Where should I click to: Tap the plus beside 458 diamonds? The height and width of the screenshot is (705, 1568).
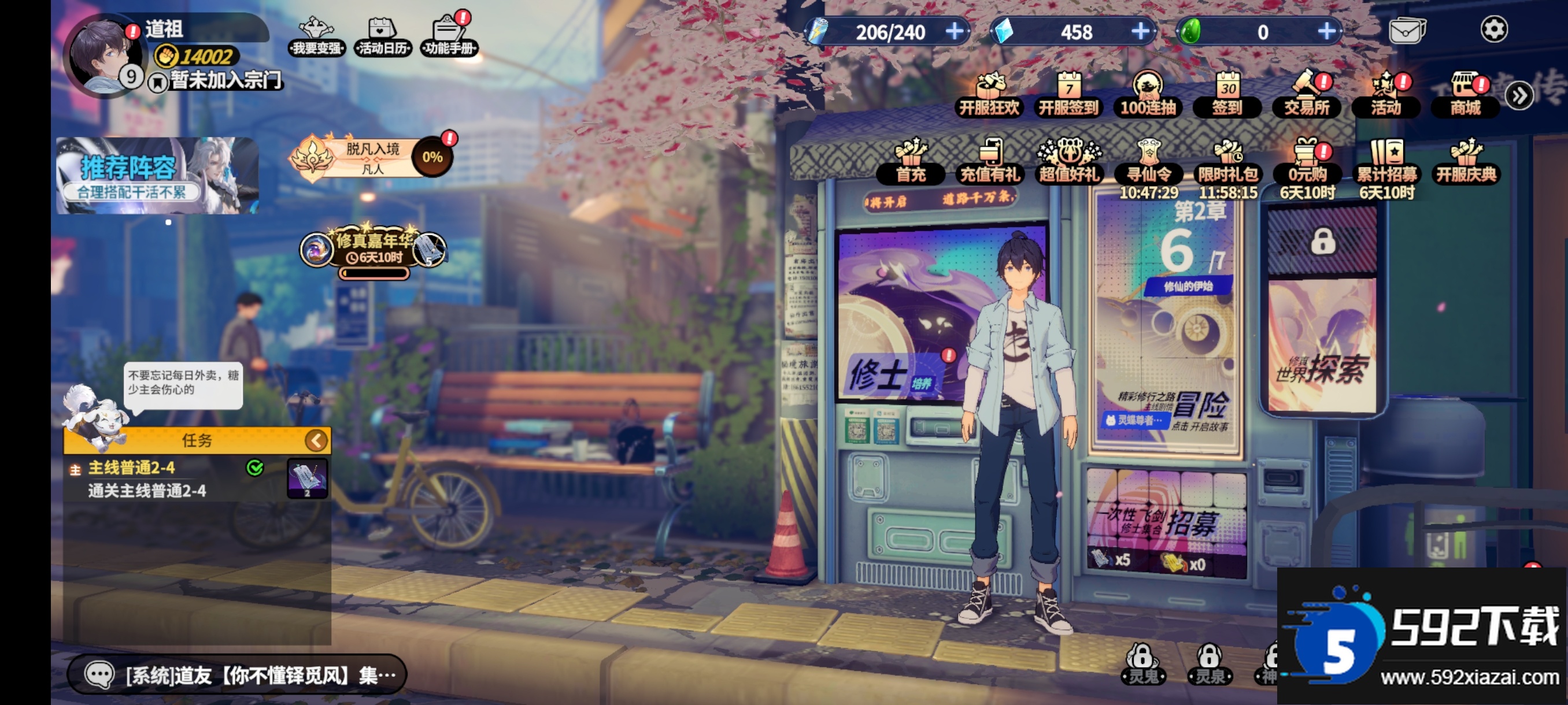1140,31
